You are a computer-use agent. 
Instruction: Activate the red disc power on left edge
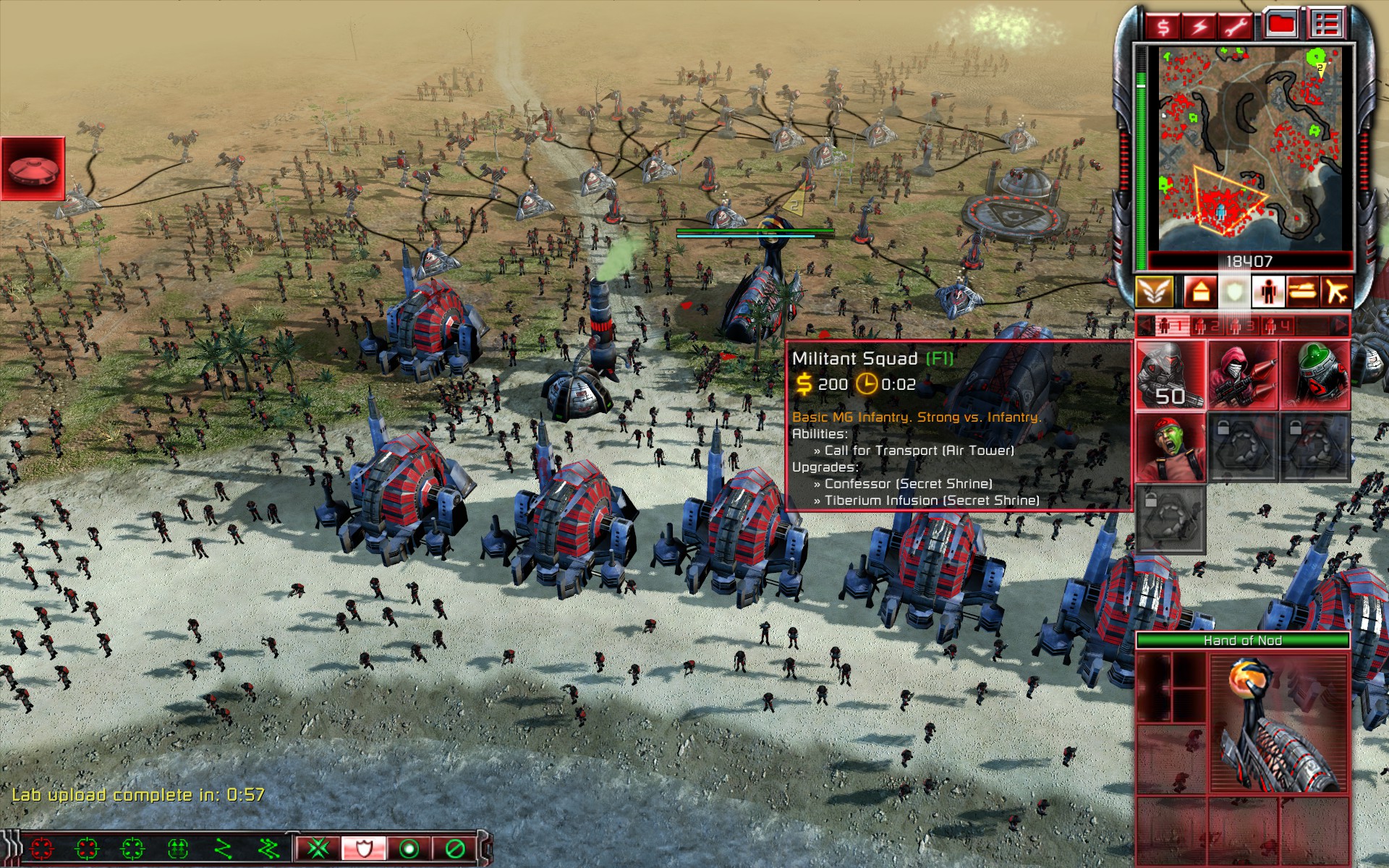(33, 169)
